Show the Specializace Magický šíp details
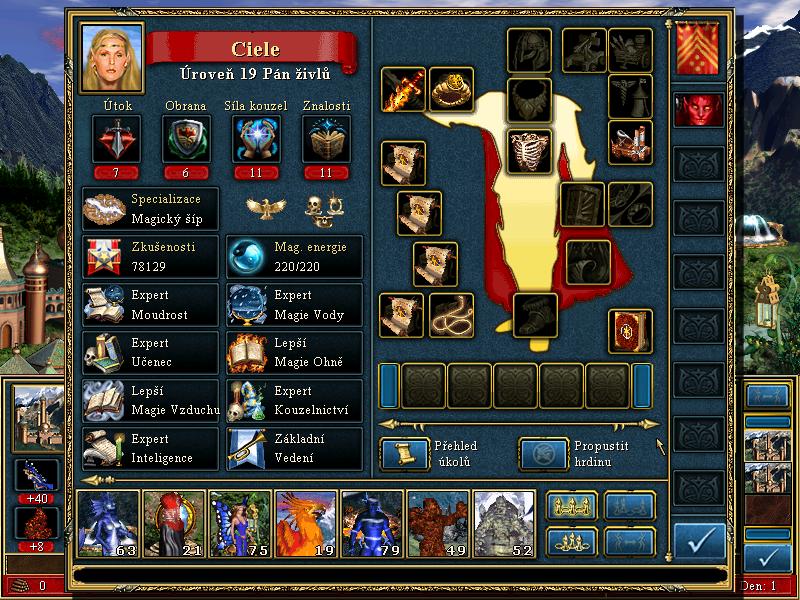 151,208
